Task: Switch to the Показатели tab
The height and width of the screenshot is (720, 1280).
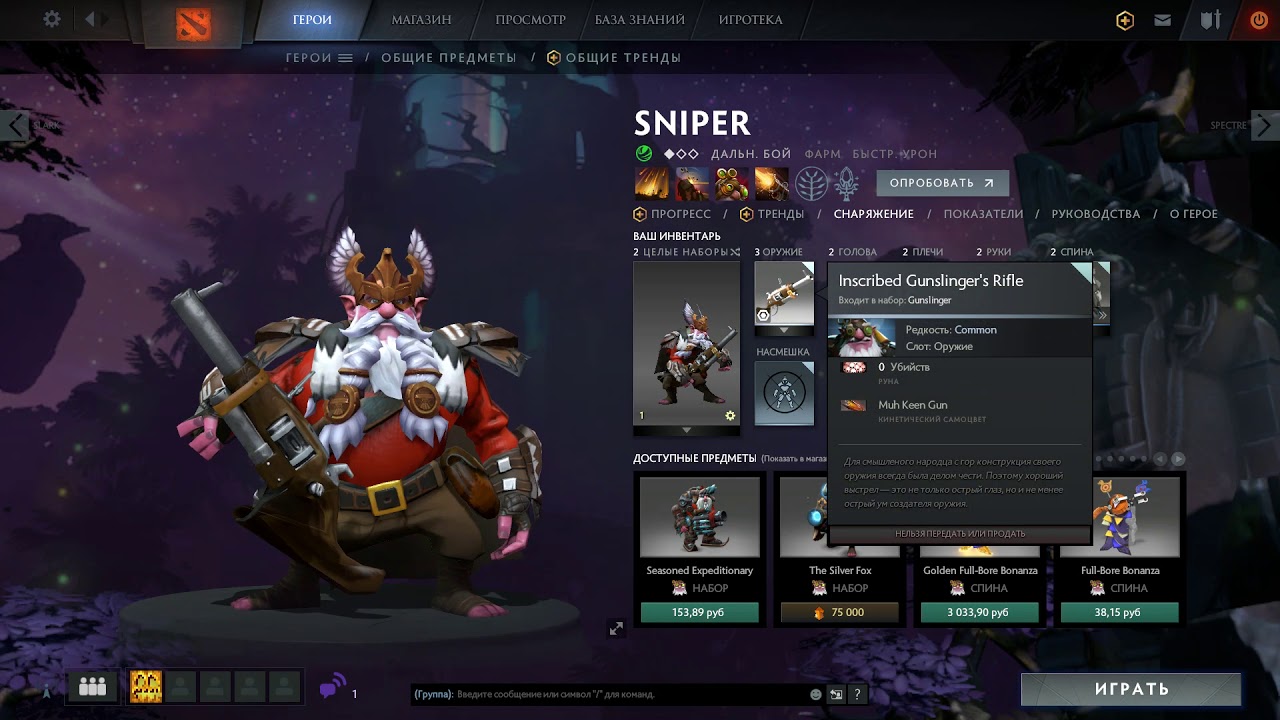Action: [983, 214]
